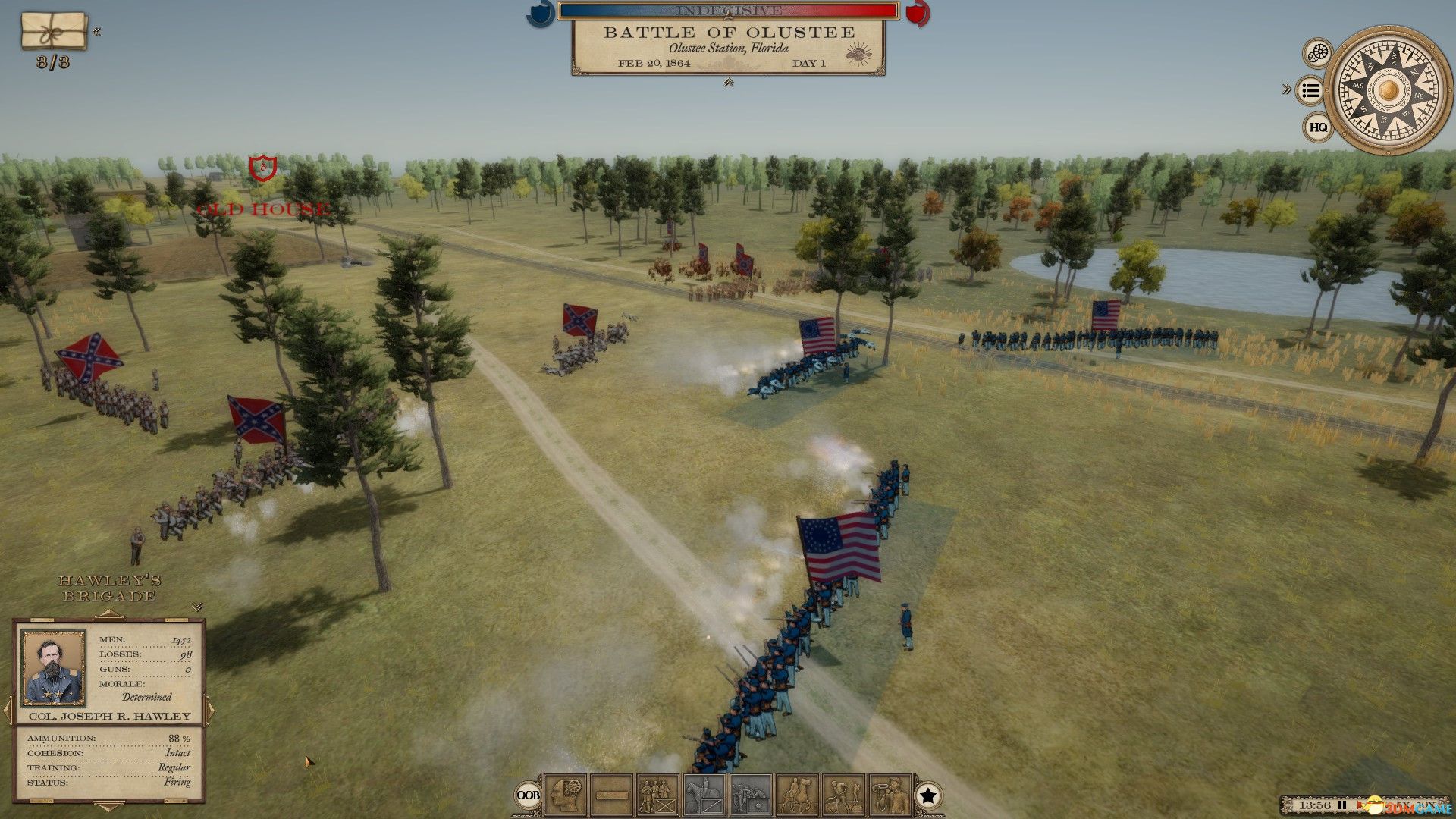Select the artillery cannon crew command icon
The height and width of the screenshot is (819, 1456).
751,795
